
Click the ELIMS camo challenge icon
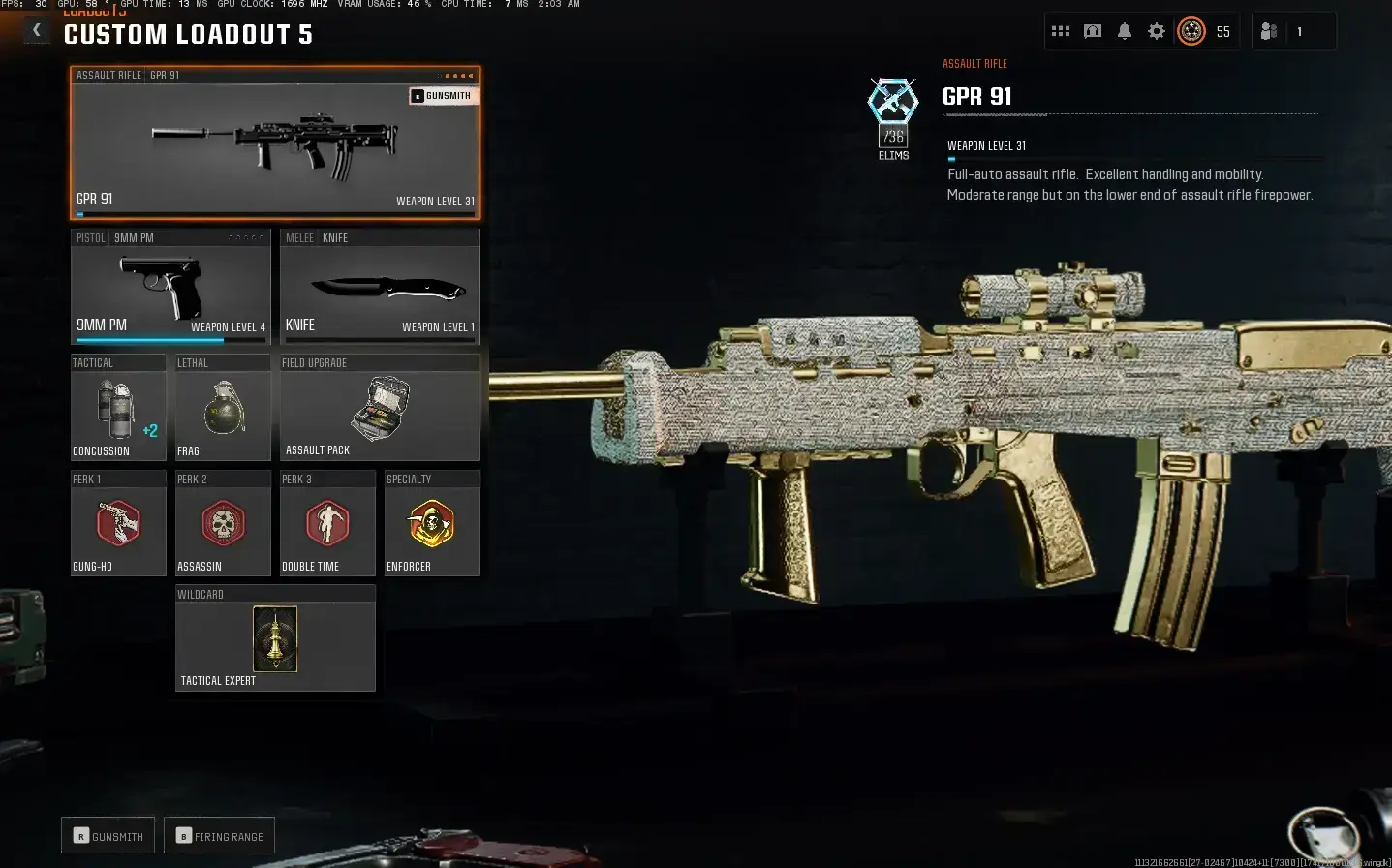click(891, 100)
